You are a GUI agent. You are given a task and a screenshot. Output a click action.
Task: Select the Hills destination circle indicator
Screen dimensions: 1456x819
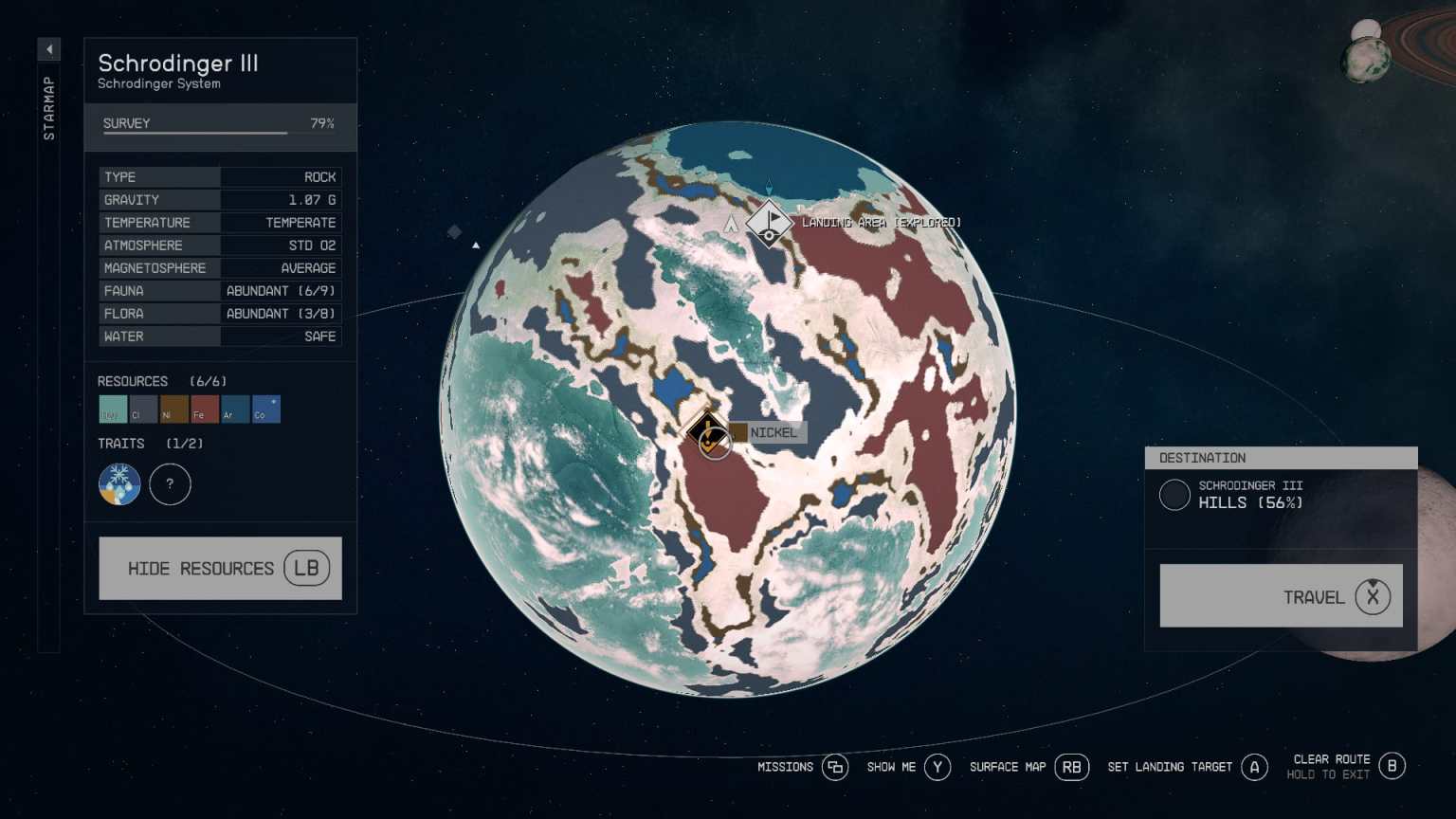[x=1174, y=495]
